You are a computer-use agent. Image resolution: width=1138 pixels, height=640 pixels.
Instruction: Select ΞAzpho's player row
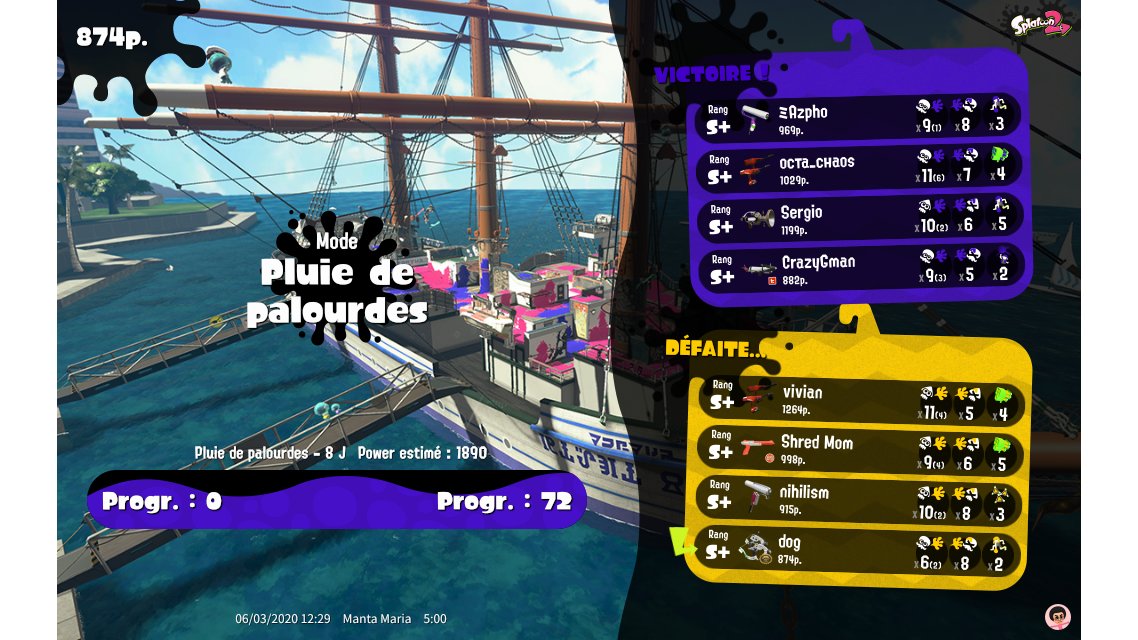858,116
